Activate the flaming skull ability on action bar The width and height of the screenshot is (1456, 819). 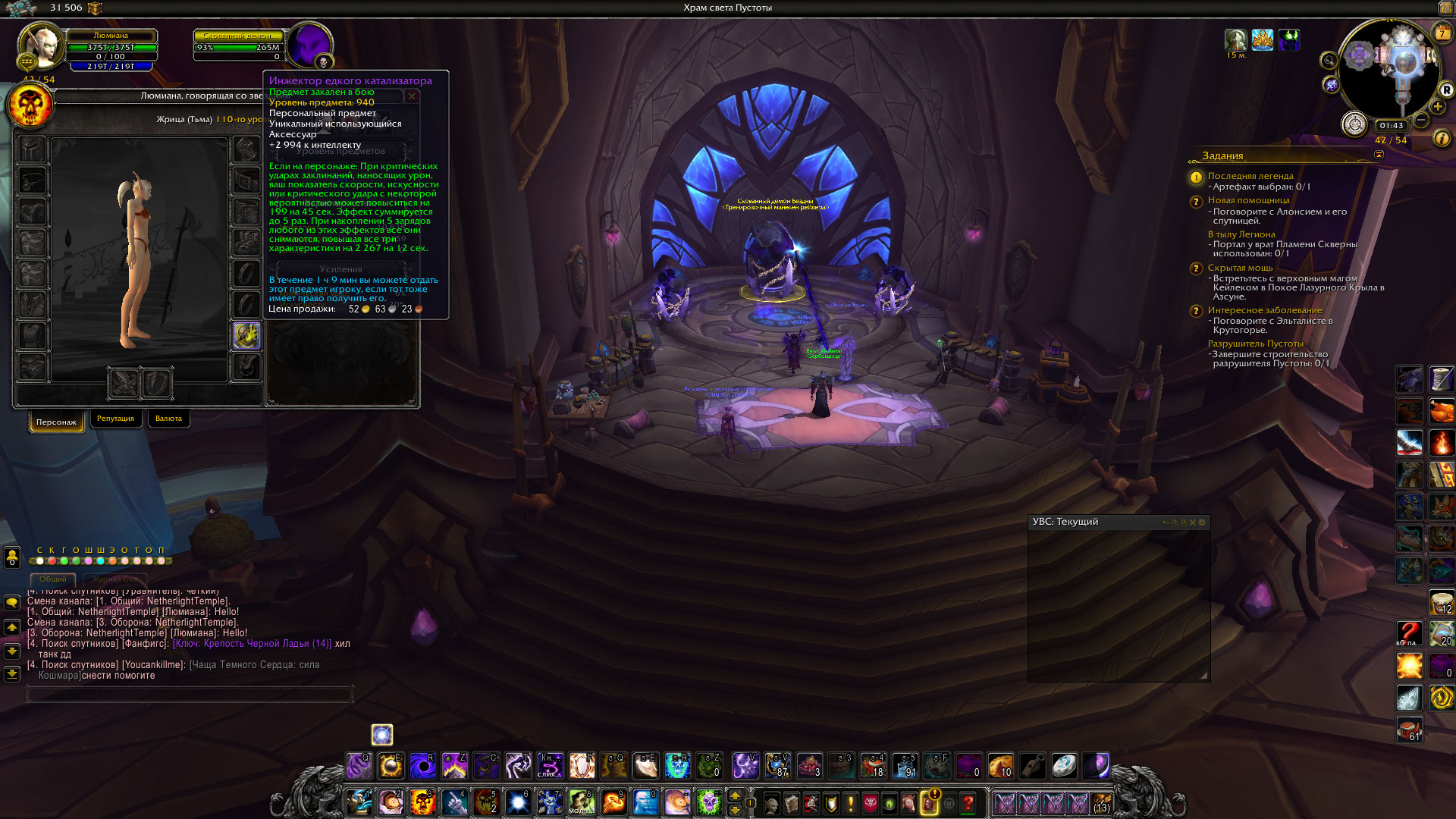[422, 802]
